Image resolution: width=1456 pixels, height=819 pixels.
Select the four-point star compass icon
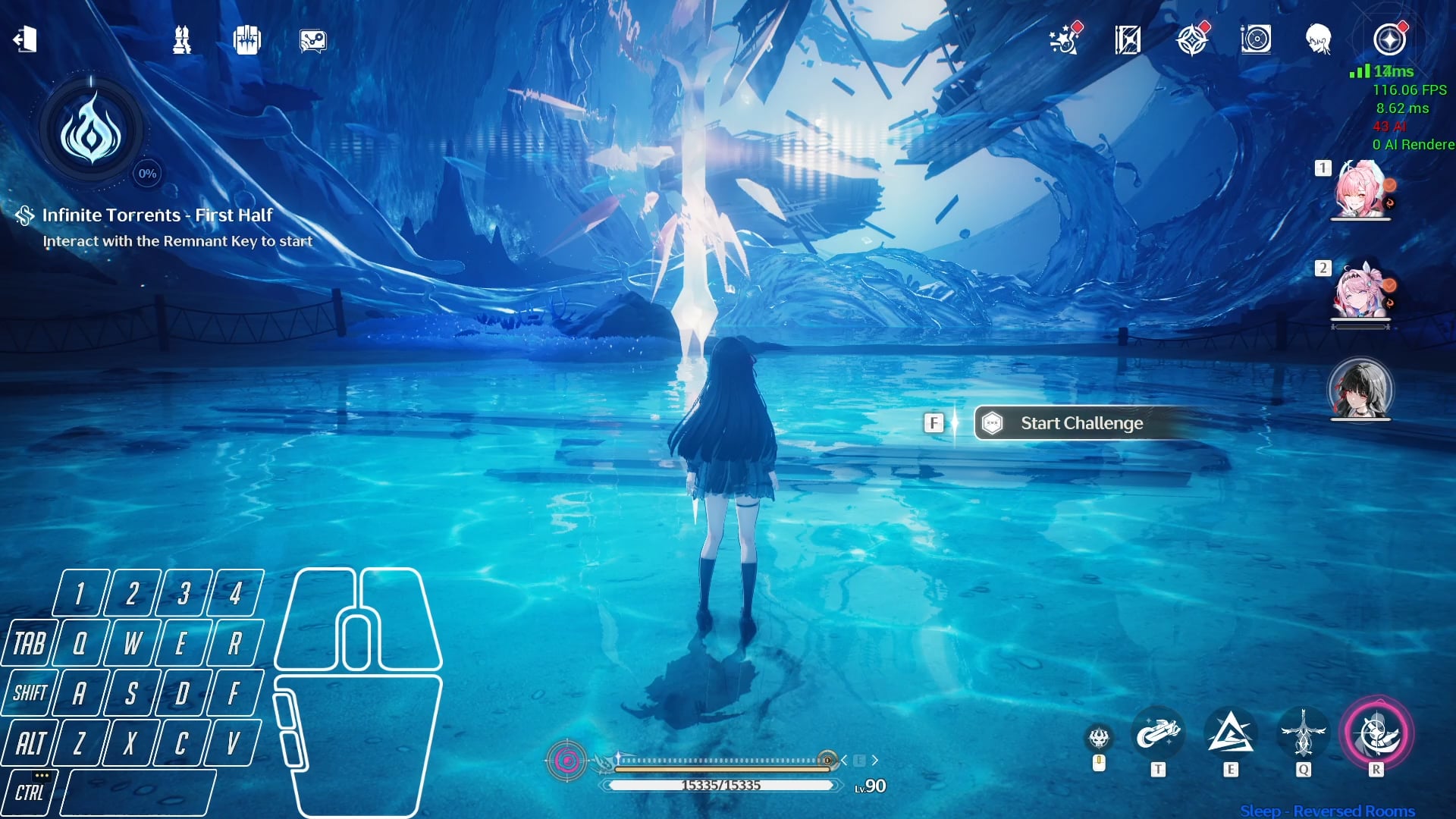pyautogui.click(x=1192, y=39)
